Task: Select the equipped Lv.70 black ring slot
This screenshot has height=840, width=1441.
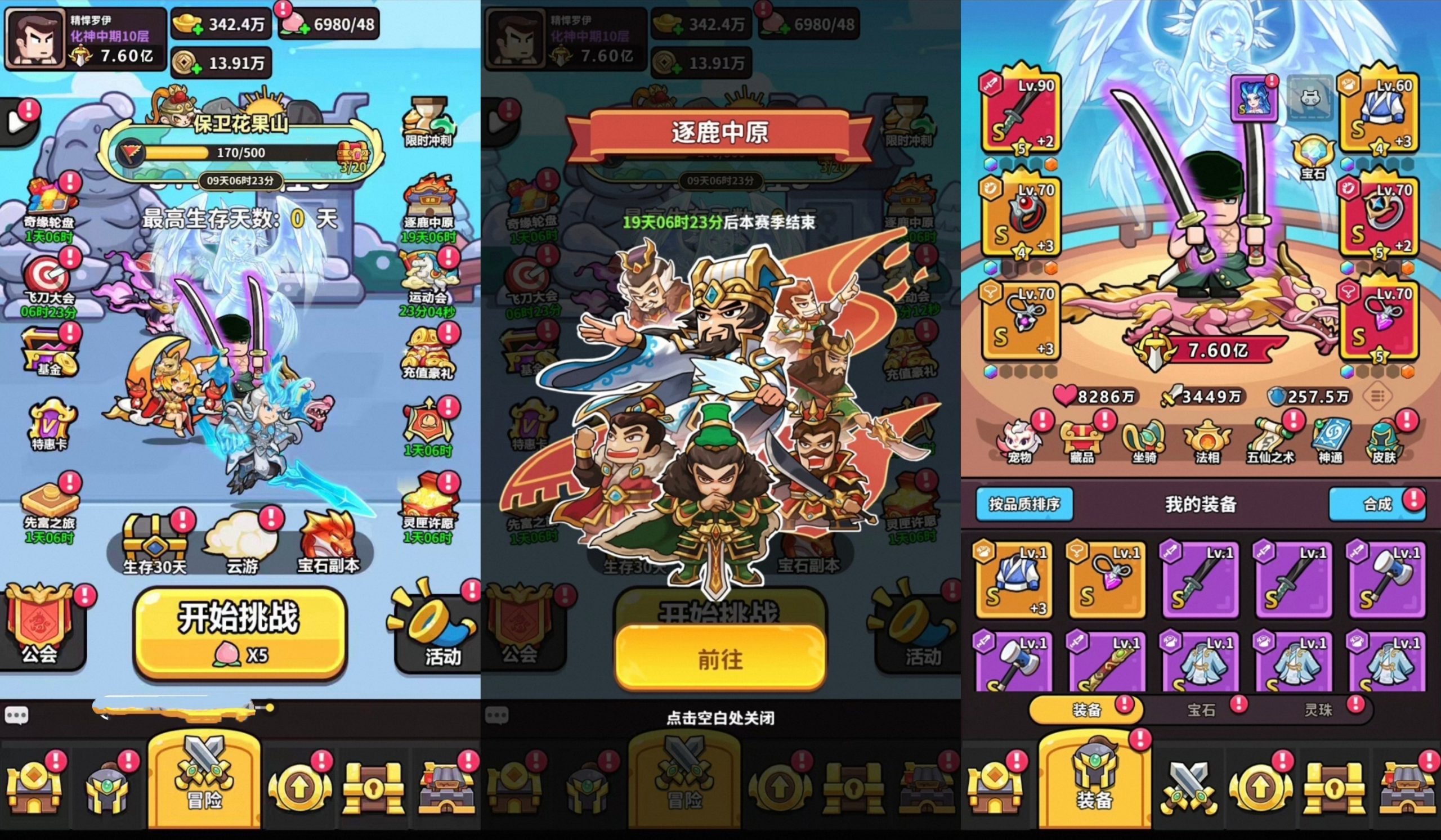Action: tap(1021, 217)
